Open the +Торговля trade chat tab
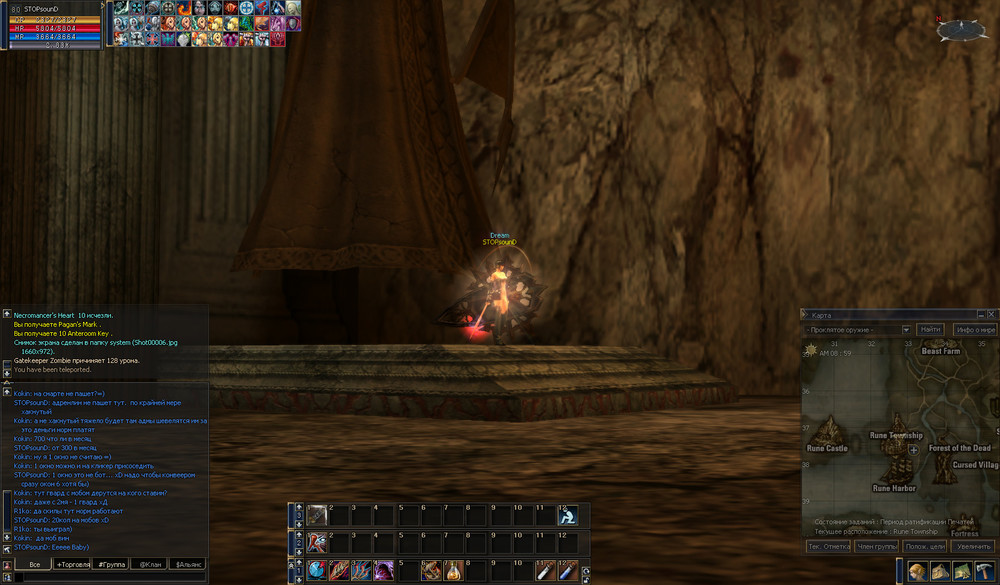 pyautogui.click(x=73, y=564)
